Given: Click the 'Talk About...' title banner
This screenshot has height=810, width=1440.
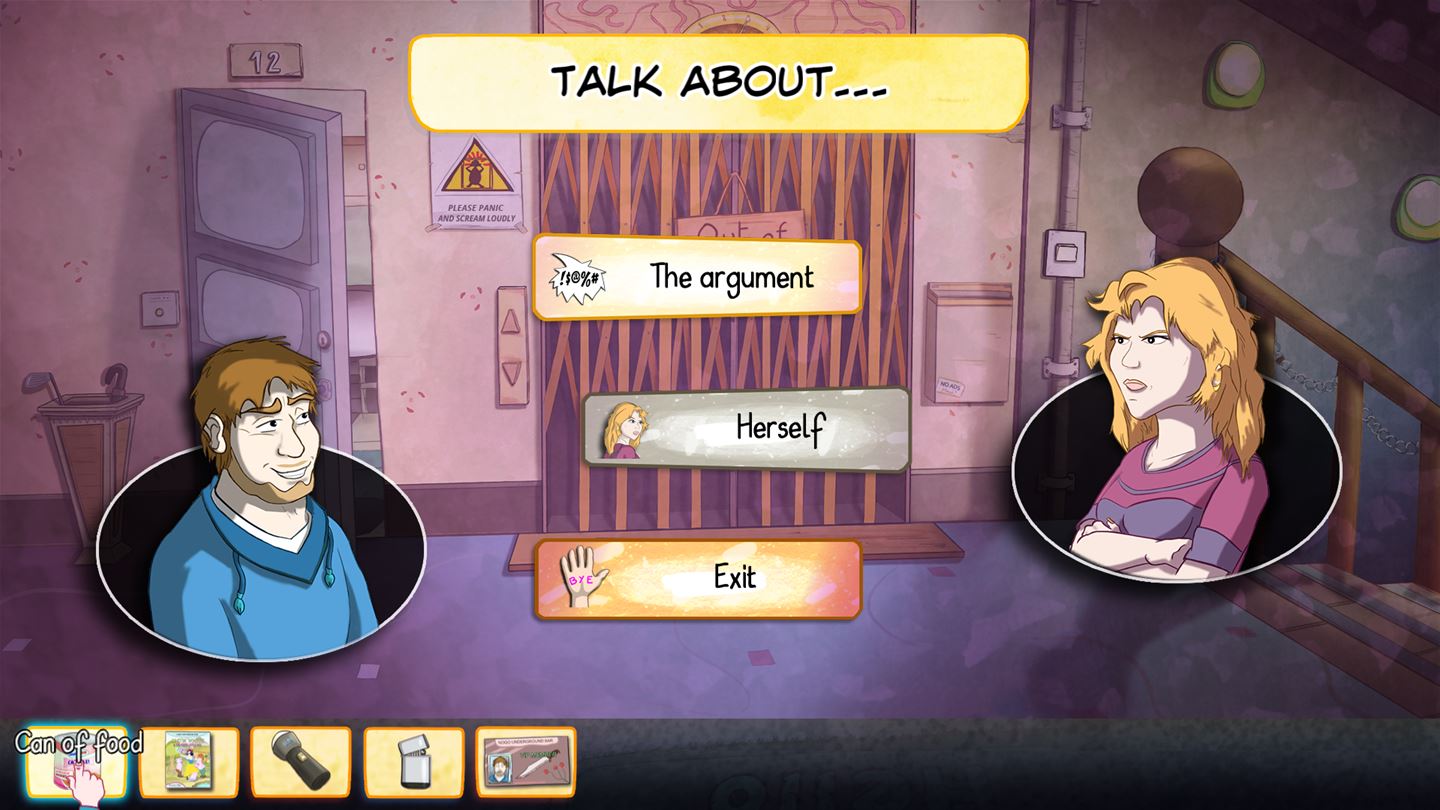Looking at the screenshot, I should point(718,83).
